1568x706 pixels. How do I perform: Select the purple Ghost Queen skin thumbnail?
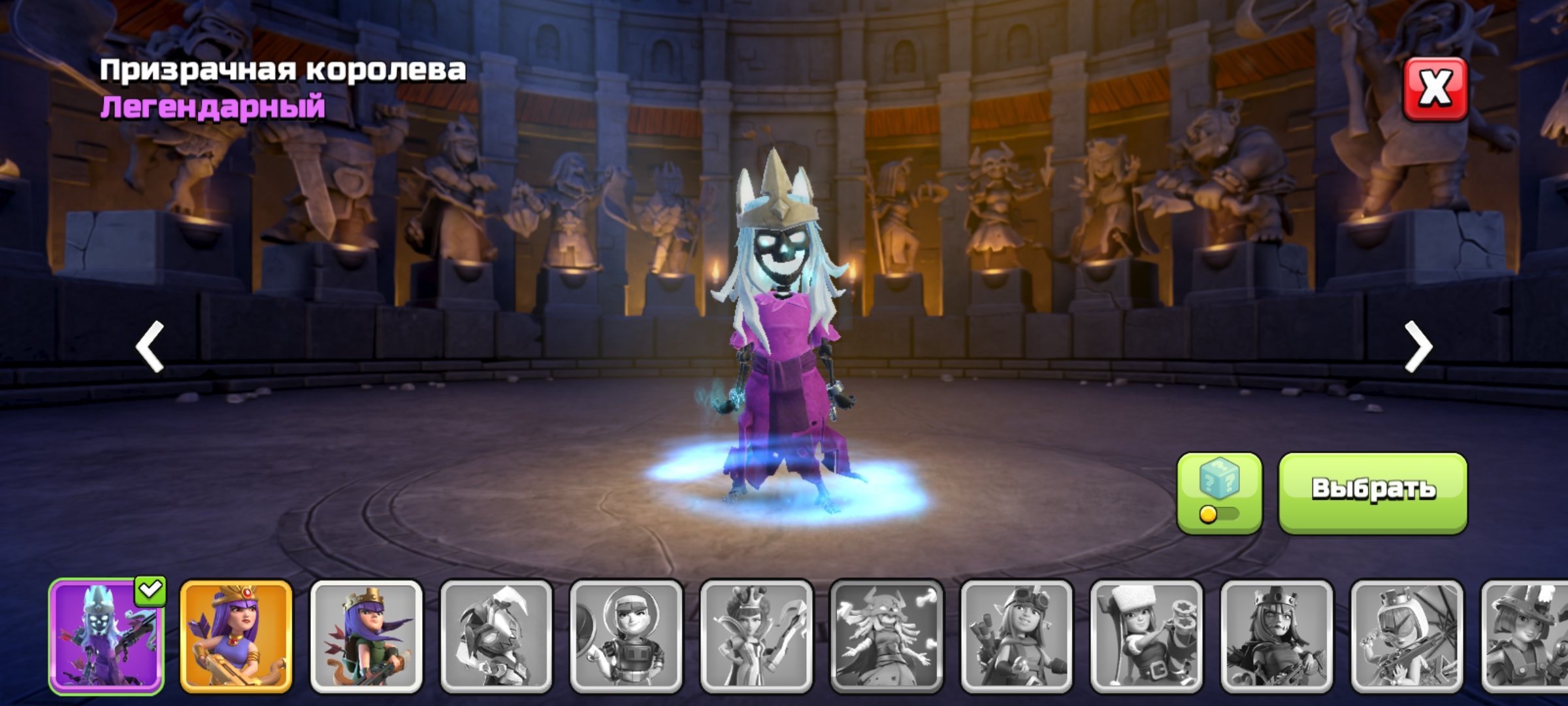(106, 637)
